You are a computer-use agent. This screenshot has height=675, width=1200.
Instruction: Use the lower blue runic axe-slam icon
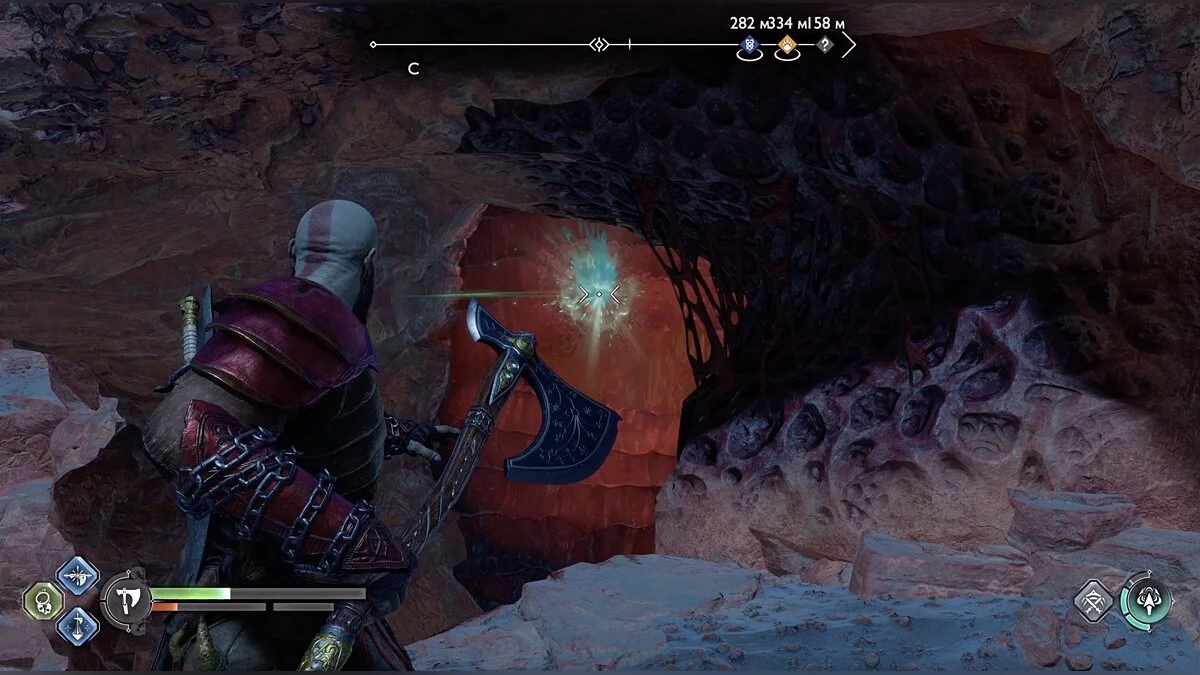click(77, 625)
